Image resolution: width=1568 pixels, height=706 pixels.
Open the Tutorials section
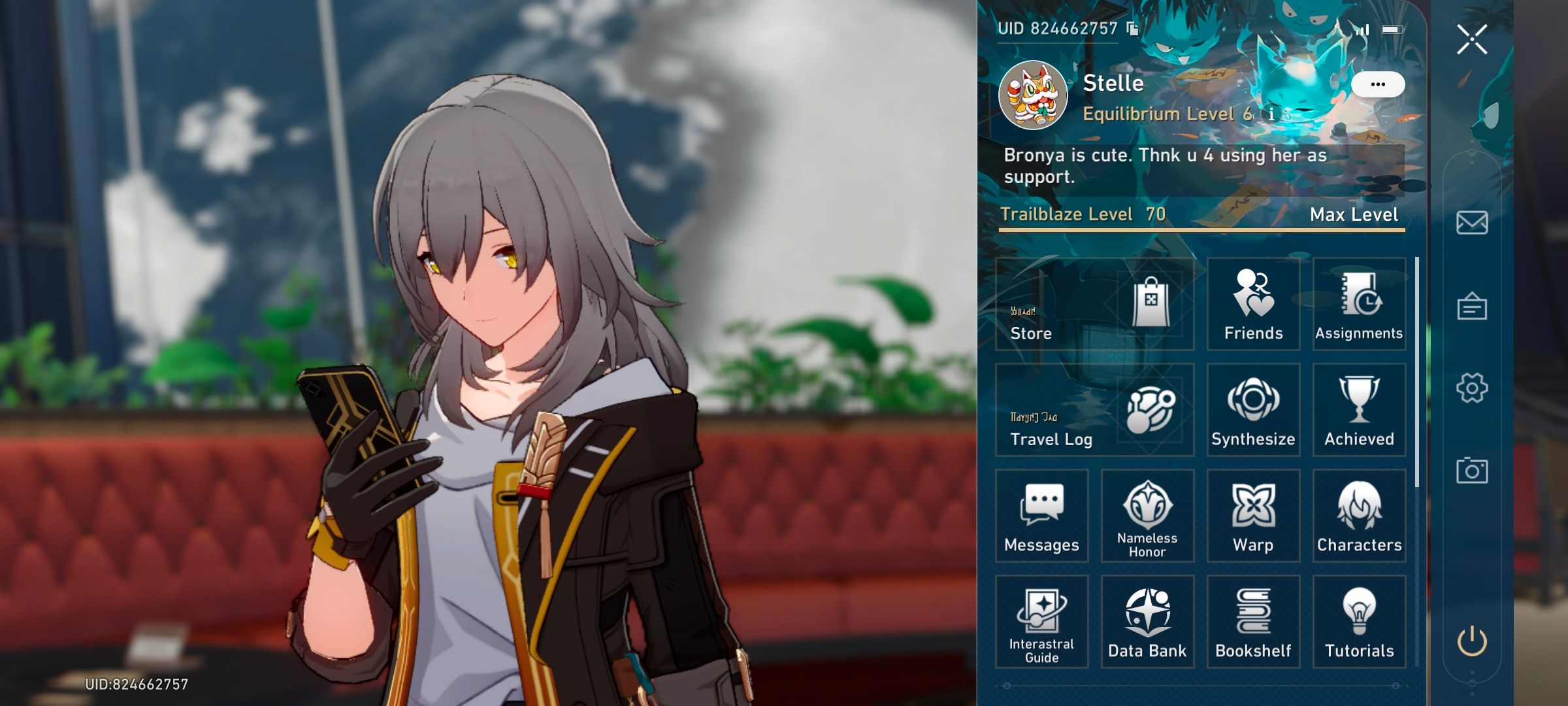(x=1359, y=622)
